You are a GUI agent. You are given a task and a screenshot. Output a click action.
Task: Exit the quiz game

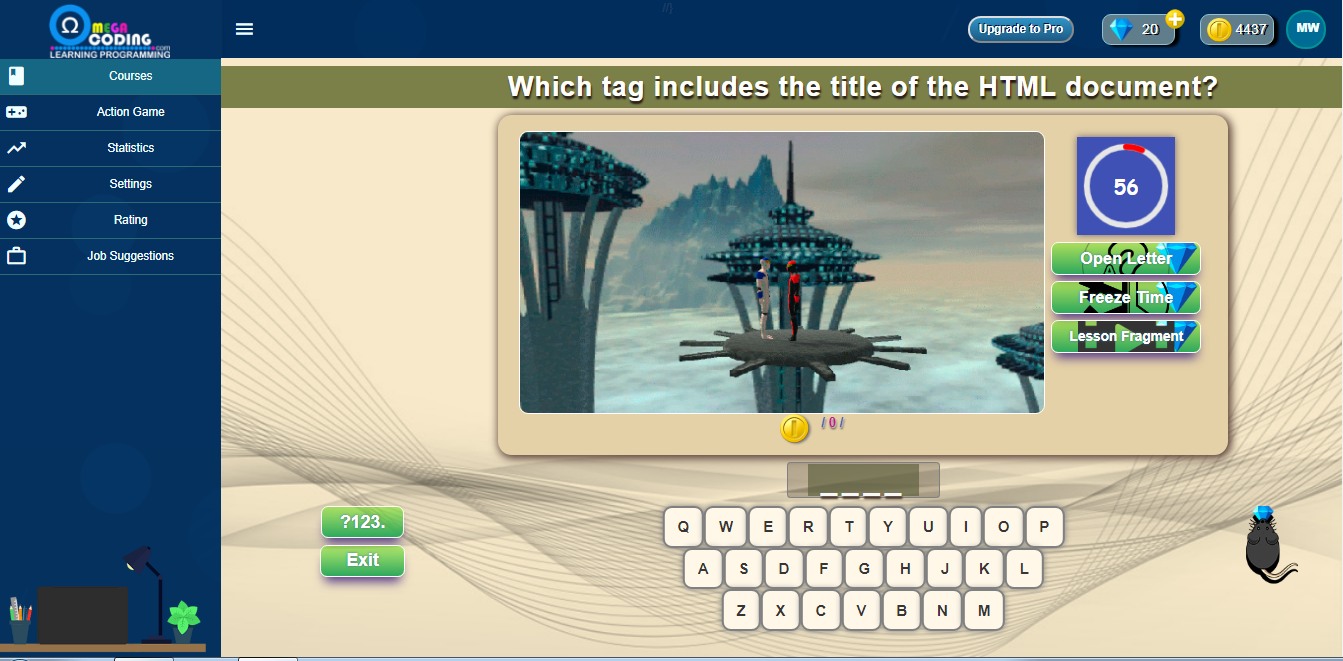click(363, 560)
